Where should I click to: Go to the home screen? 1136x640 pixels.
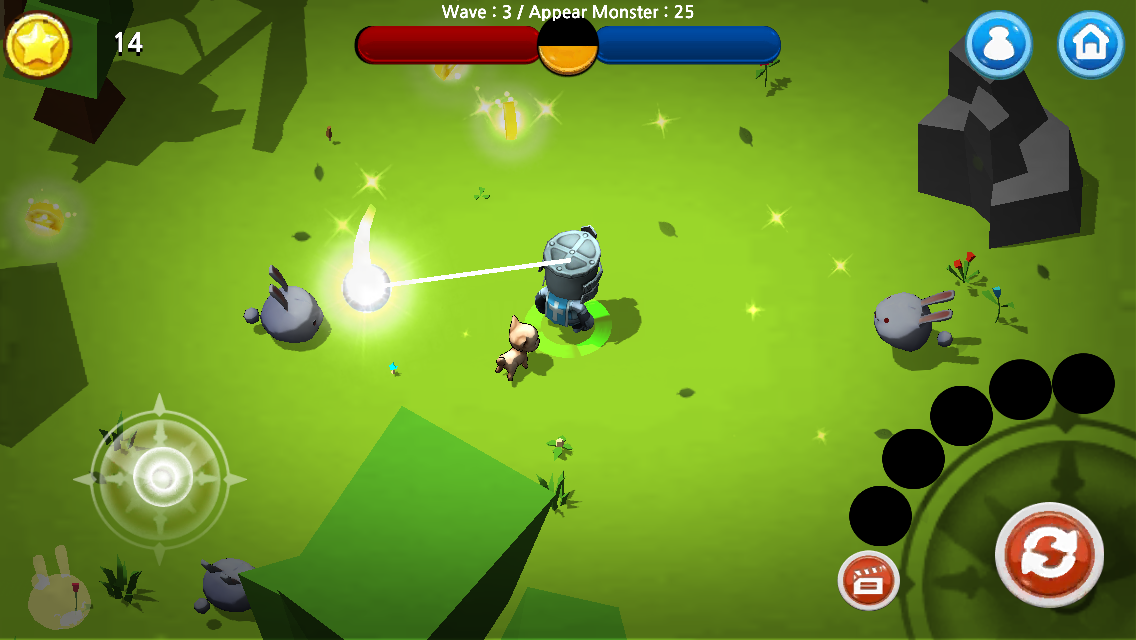tap(1090, 44)
